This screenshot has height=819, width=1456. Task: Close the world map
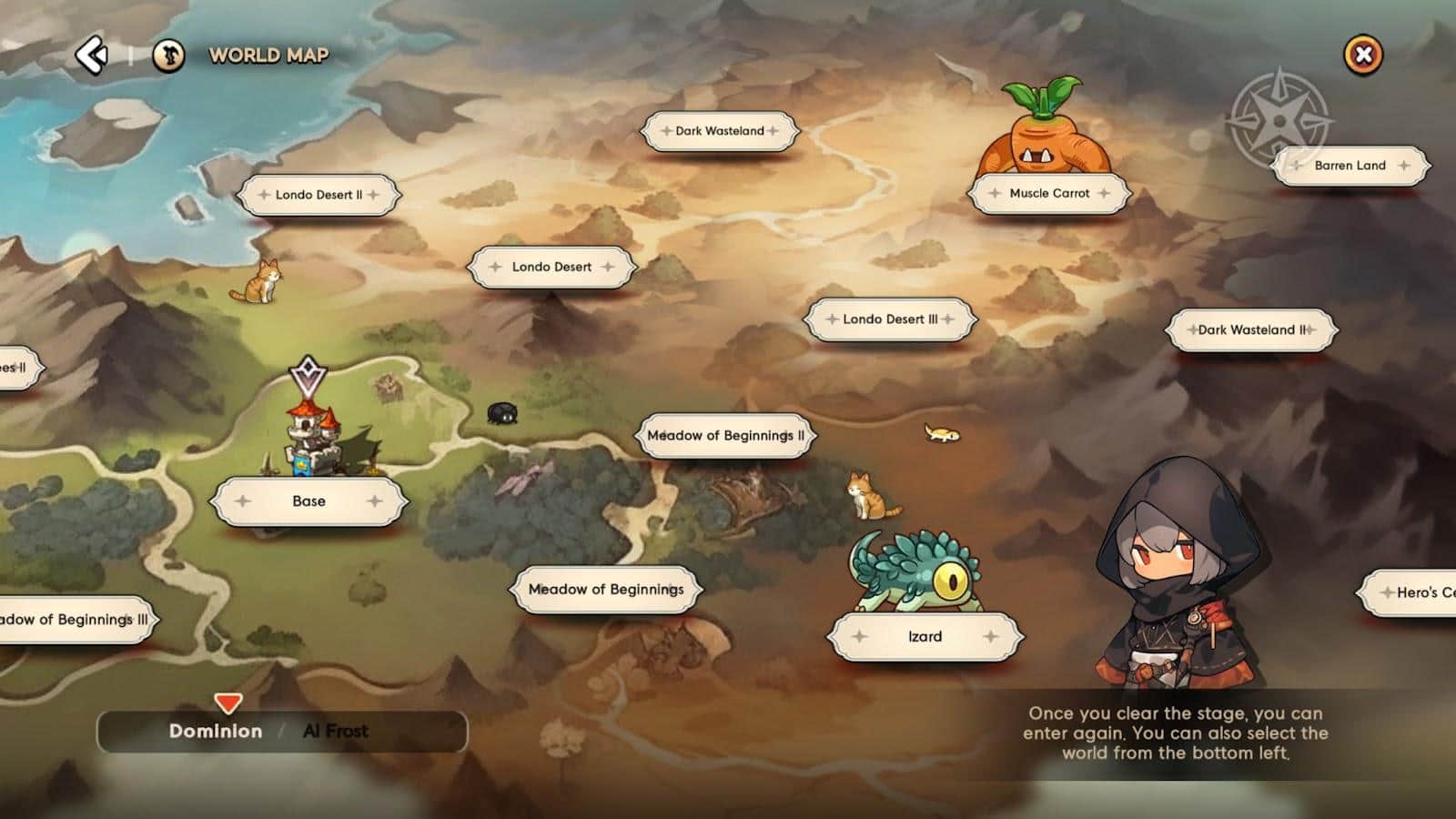1362,56
